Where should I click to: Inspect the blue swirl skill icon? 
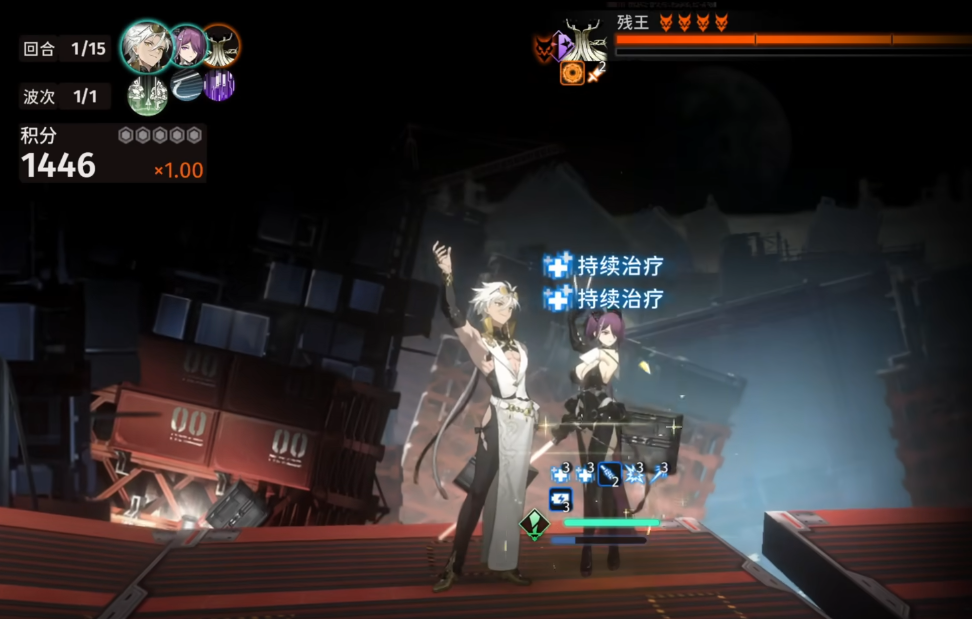pyautogui.click(x=186, y=85)
